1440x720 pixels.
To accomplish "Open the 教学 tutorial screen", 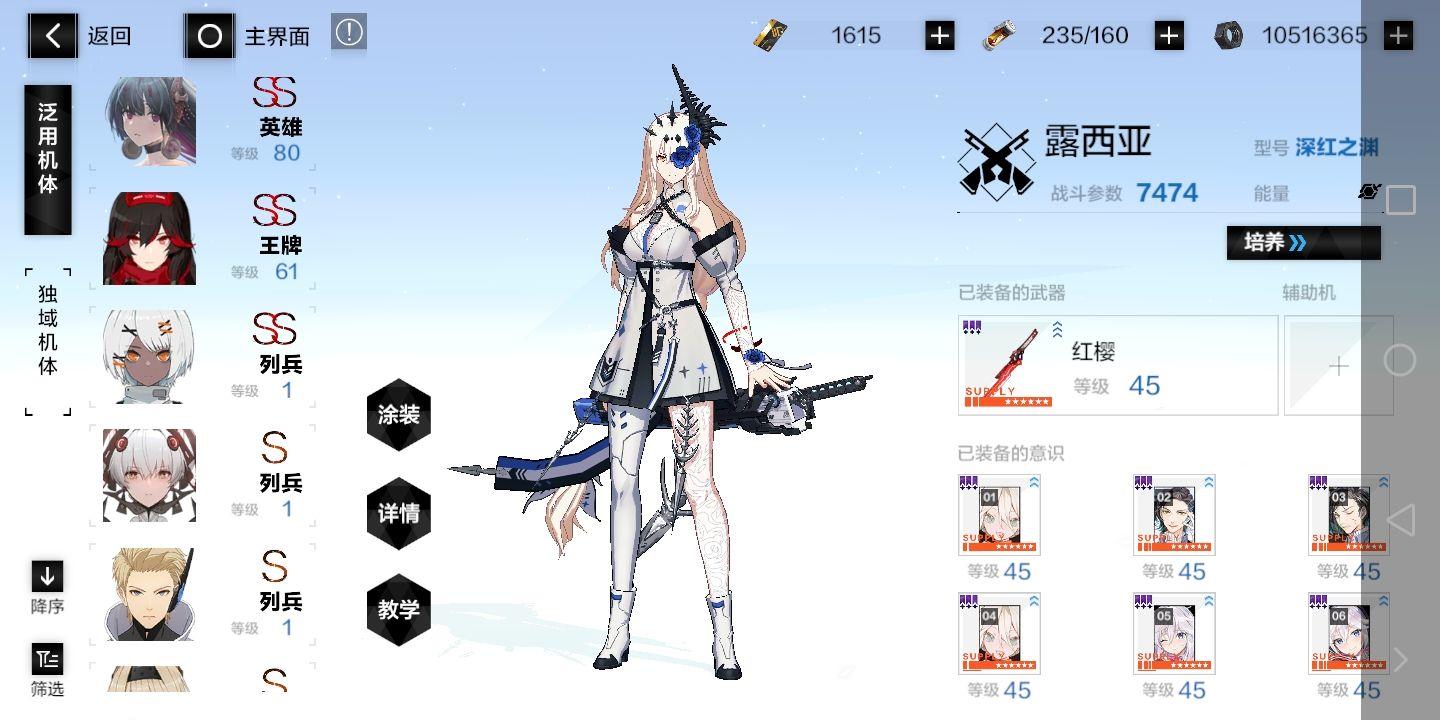I will pos(399,608).
